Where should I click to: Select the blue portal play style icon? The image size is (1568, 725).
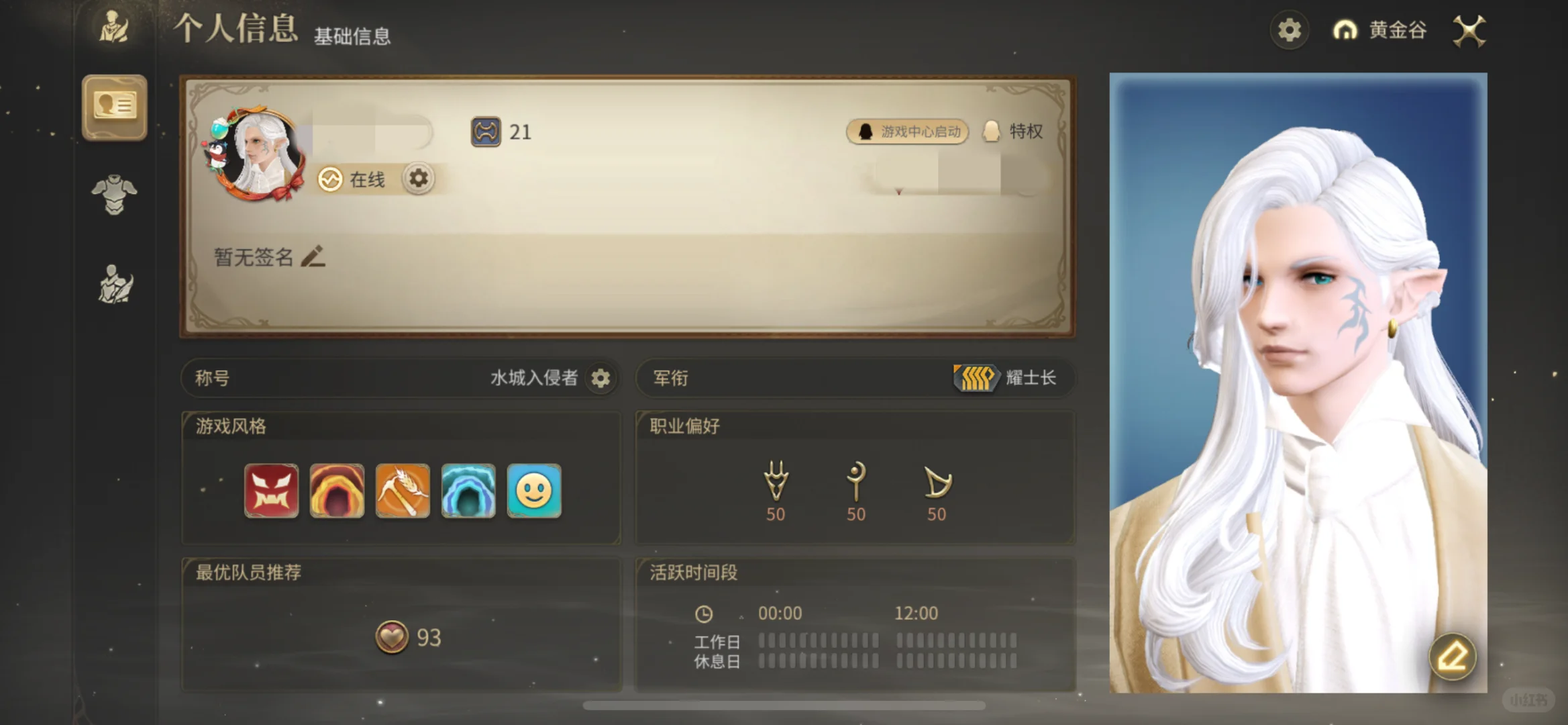(468, 491)
